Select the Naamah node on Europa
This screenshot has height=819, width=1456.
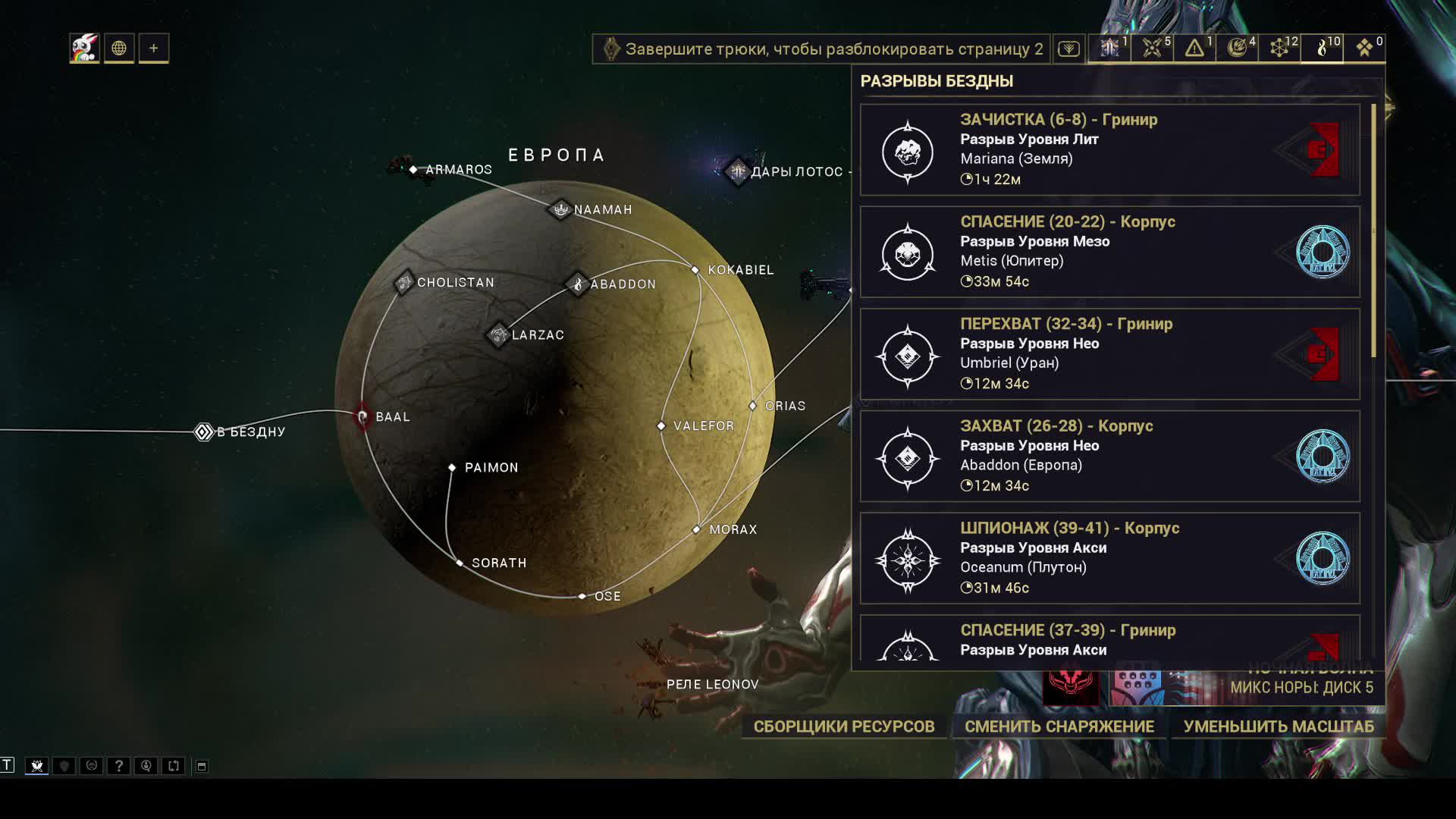point(560,209)
